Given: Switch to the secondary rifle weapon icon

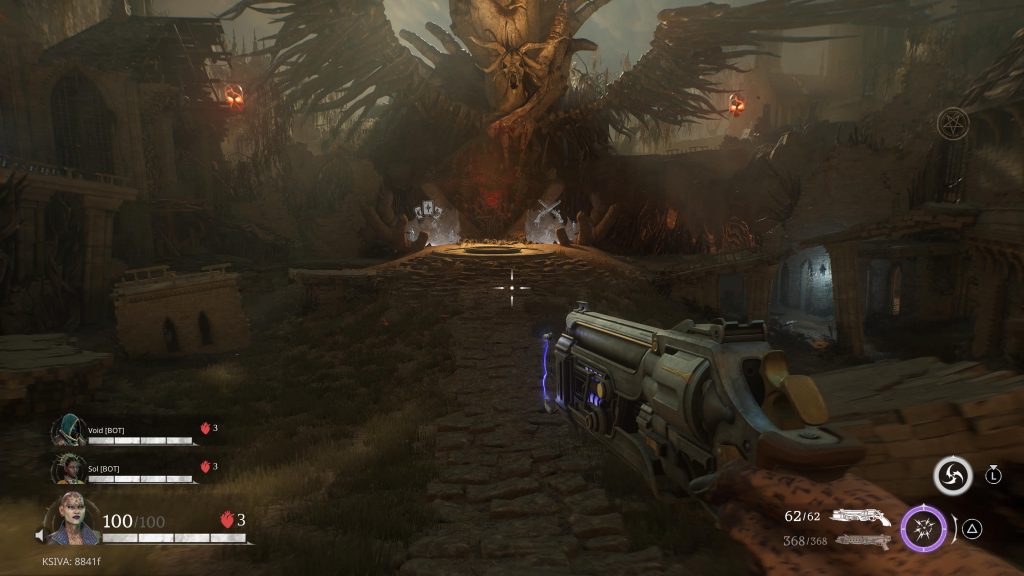Looking at the screenshot, I should [x=862, y=541].
